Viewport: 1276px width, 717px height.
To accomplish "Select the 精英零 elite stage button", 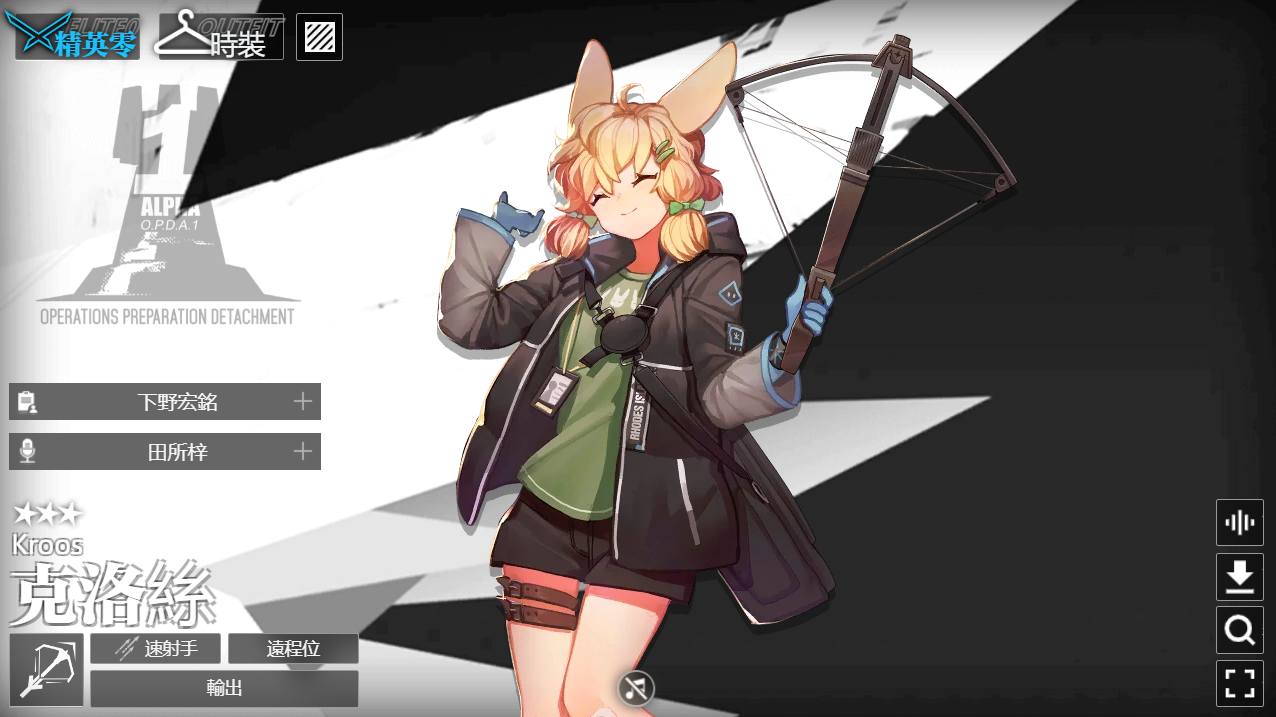I will pos(76,37).
